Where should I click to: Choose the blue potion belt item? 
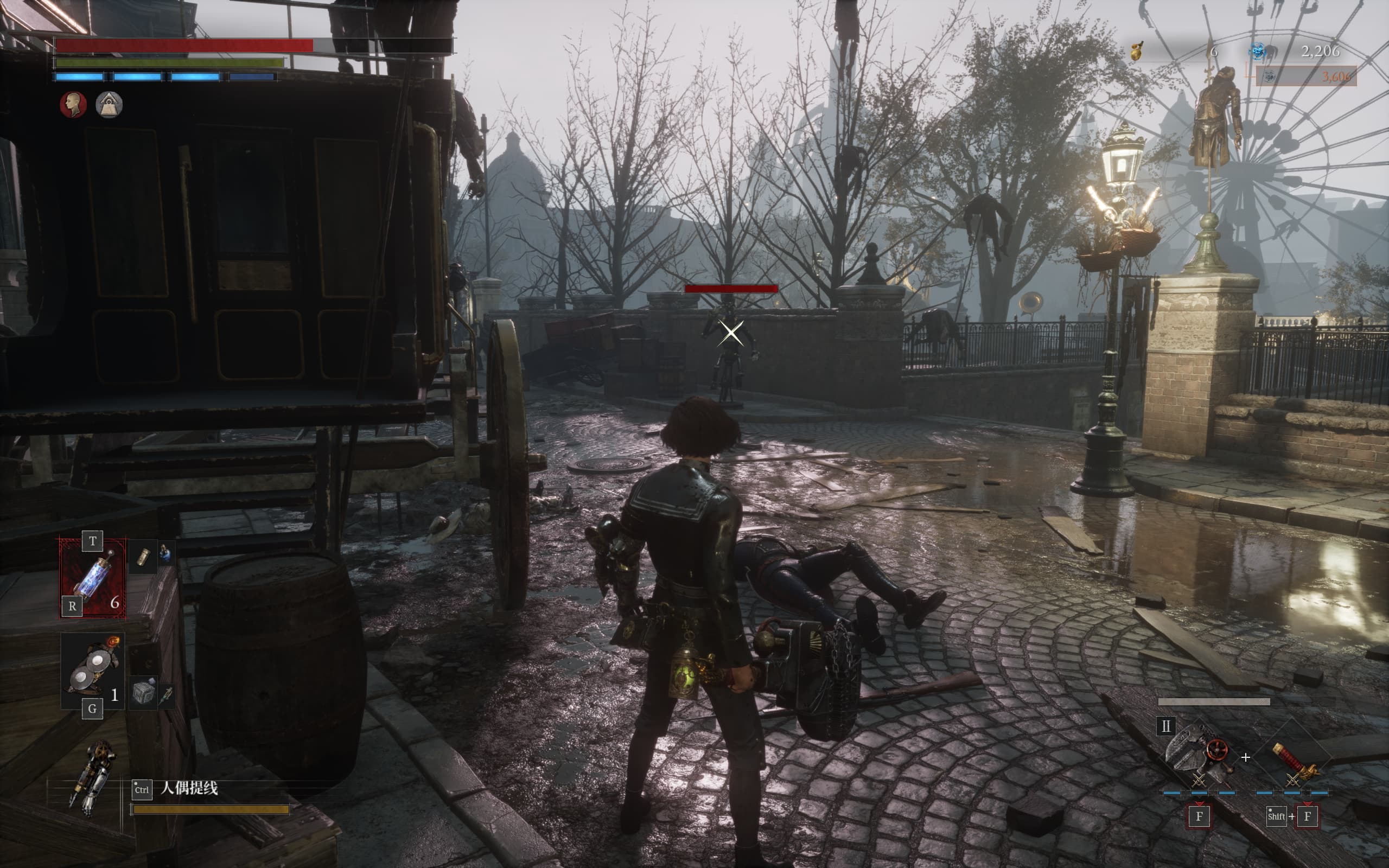tap(165, 553)
